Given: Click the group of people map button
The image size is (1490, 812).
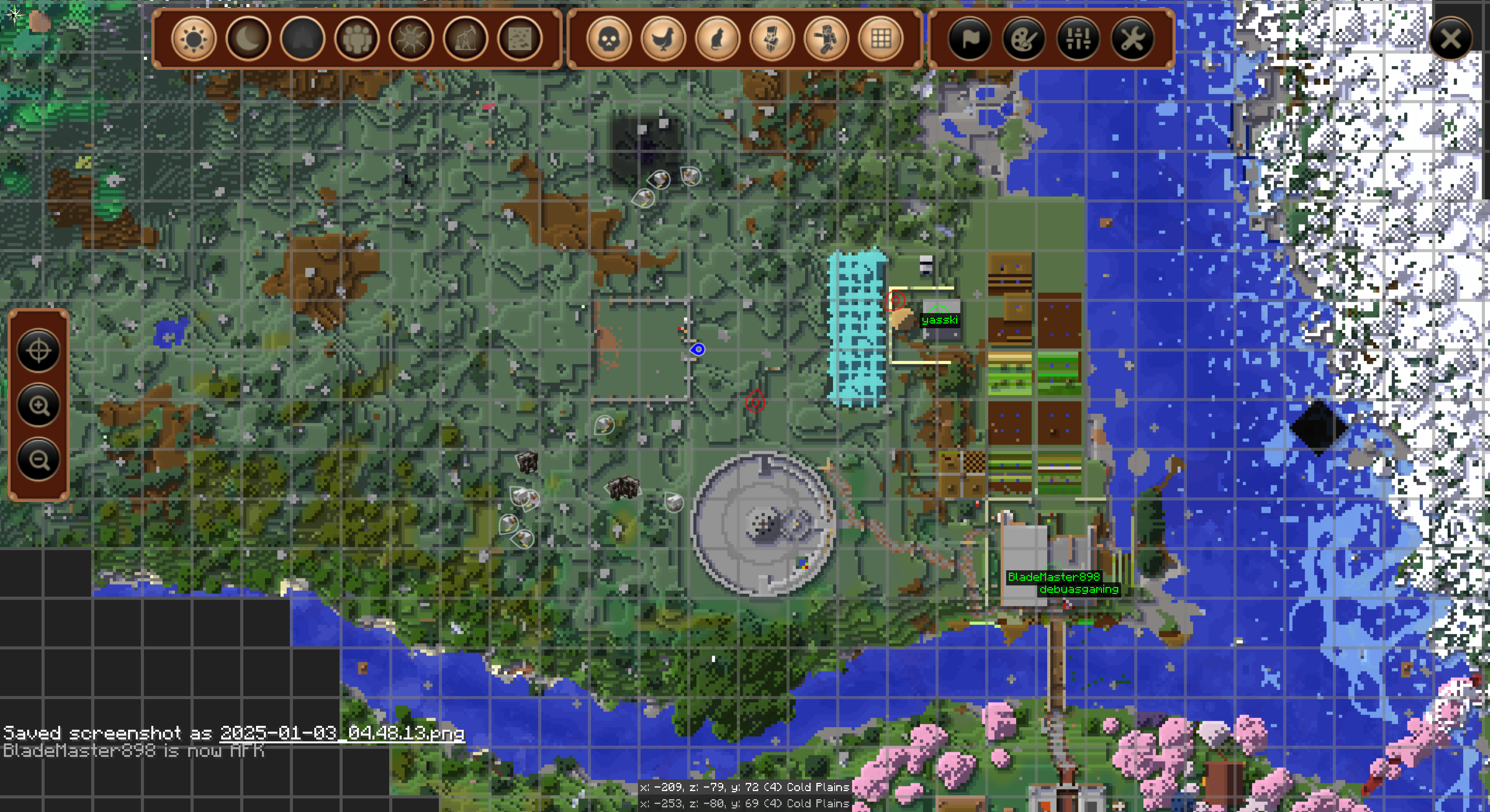Looking at the screenshot, I should click(x=357, y=39).
